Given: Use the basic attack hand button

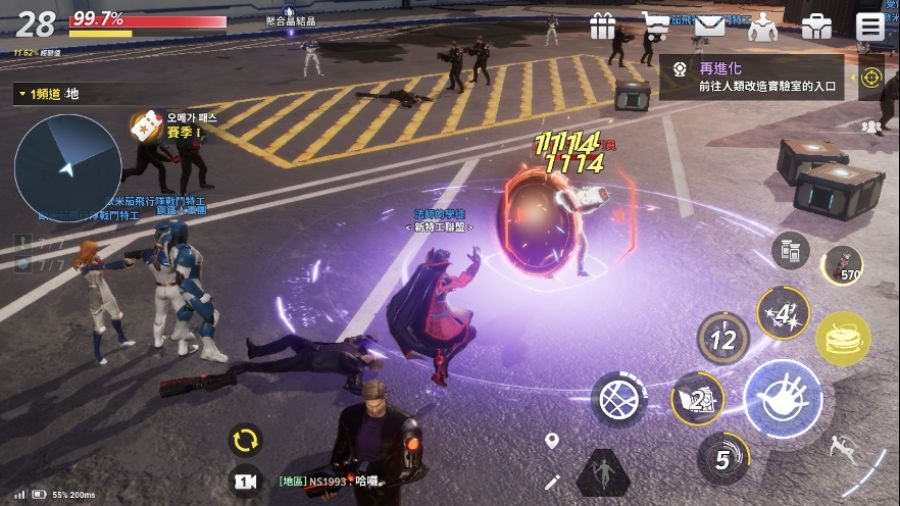Looking at the screenshot, I should (783, 397).
